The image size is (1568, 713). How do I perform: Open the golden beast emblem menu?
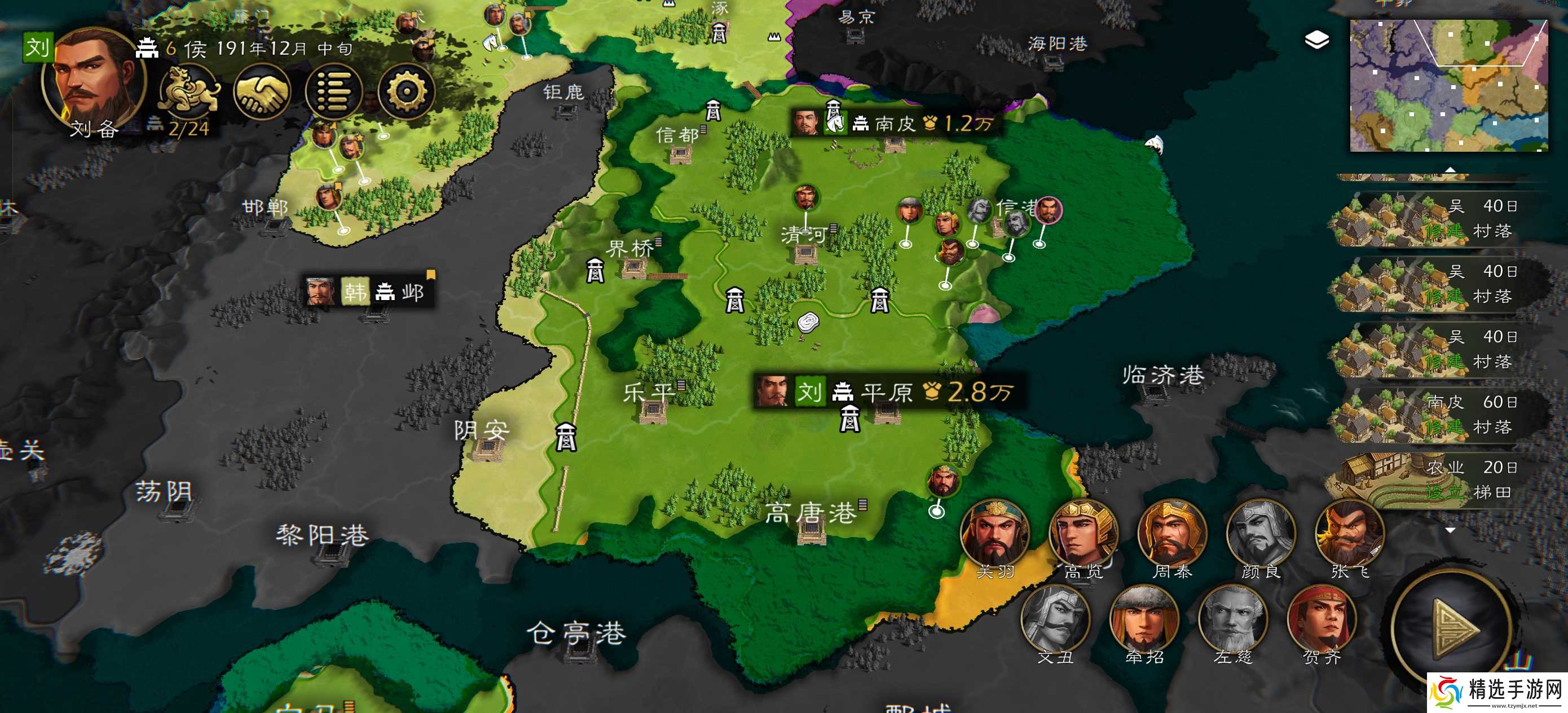point(189,91)
